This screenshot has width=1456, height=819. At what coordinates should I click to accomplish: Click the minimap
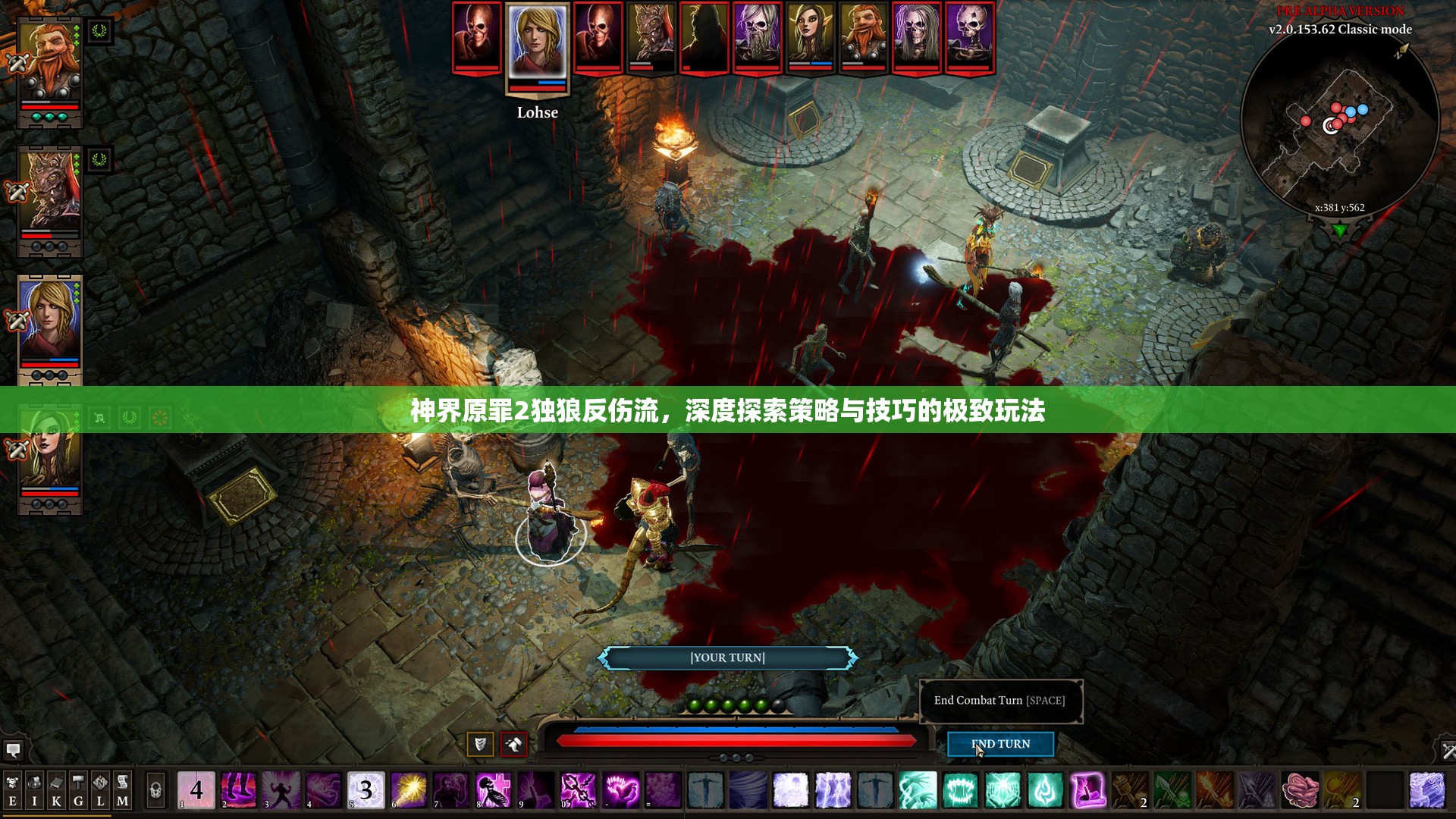tap(1340, 125)
